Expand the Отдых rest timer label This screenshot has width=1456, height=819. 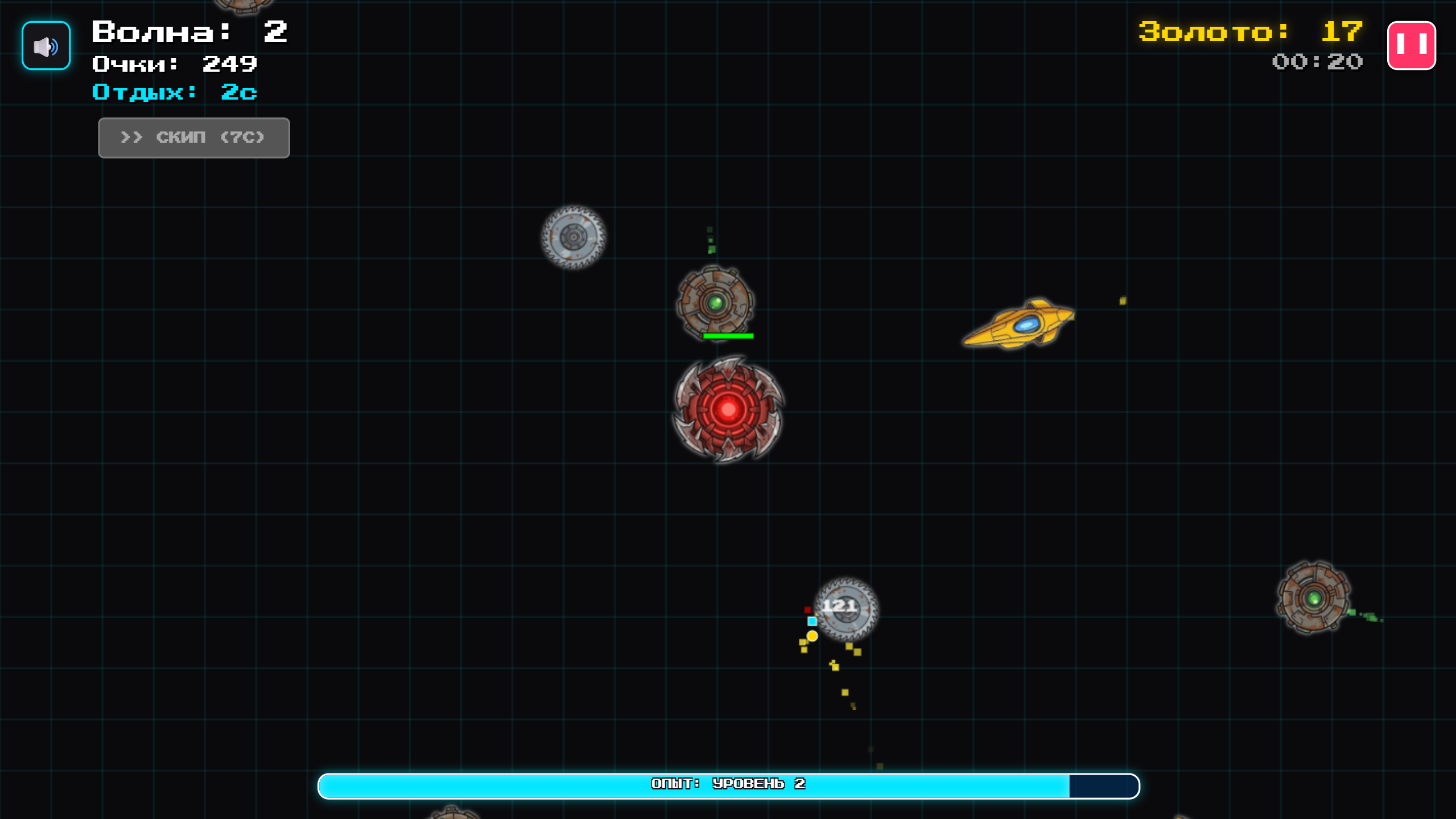point(174,92)
